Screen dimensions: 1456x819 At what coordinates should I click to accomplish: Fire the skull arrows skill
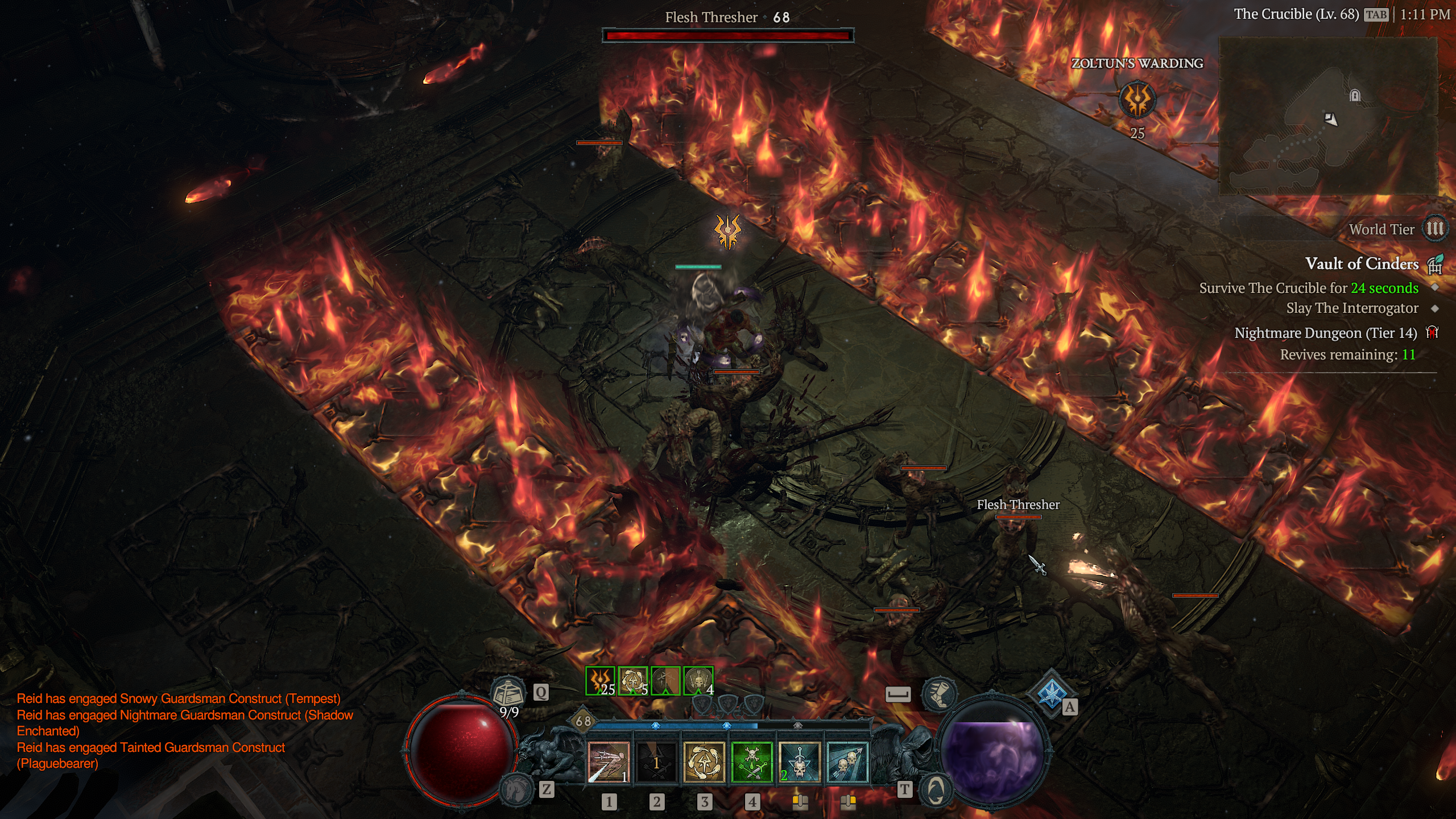click(847, 763)
